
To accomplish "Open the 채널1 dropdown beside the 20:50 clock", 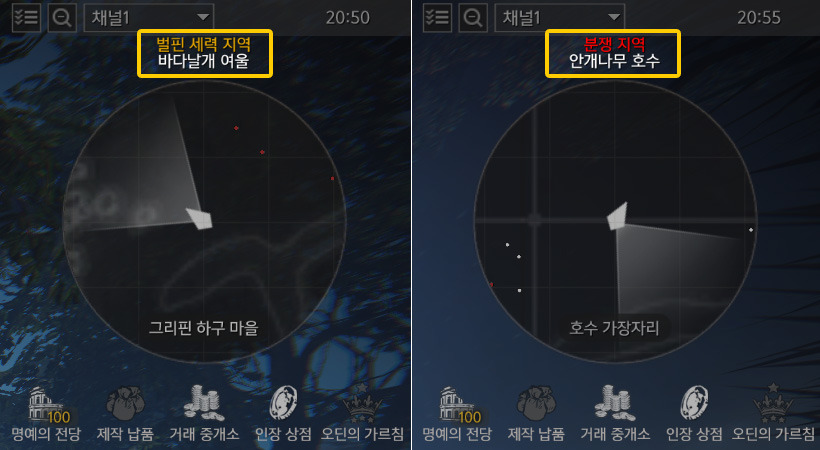I will click(x=149, y=17).
